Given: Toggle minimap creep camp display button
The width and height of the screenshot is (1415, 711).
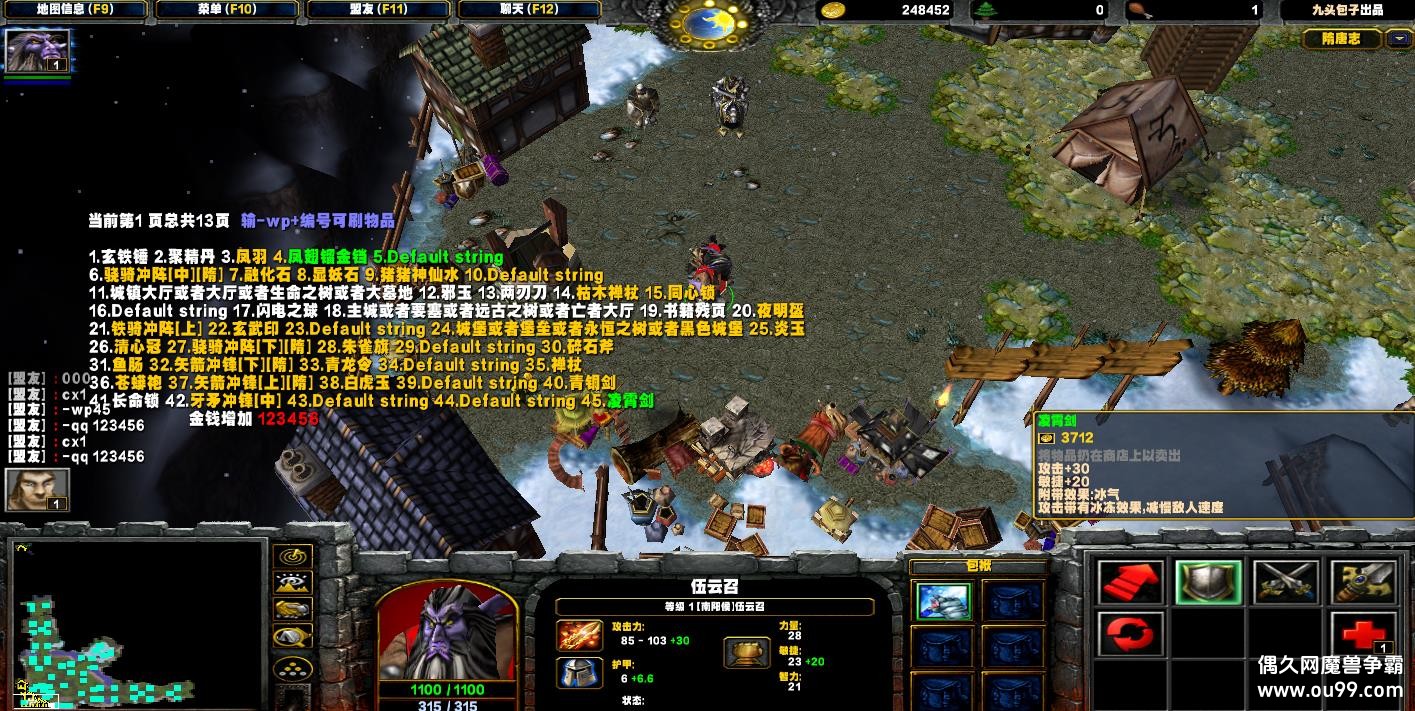Looking at the screenshot, I should 292,636.
